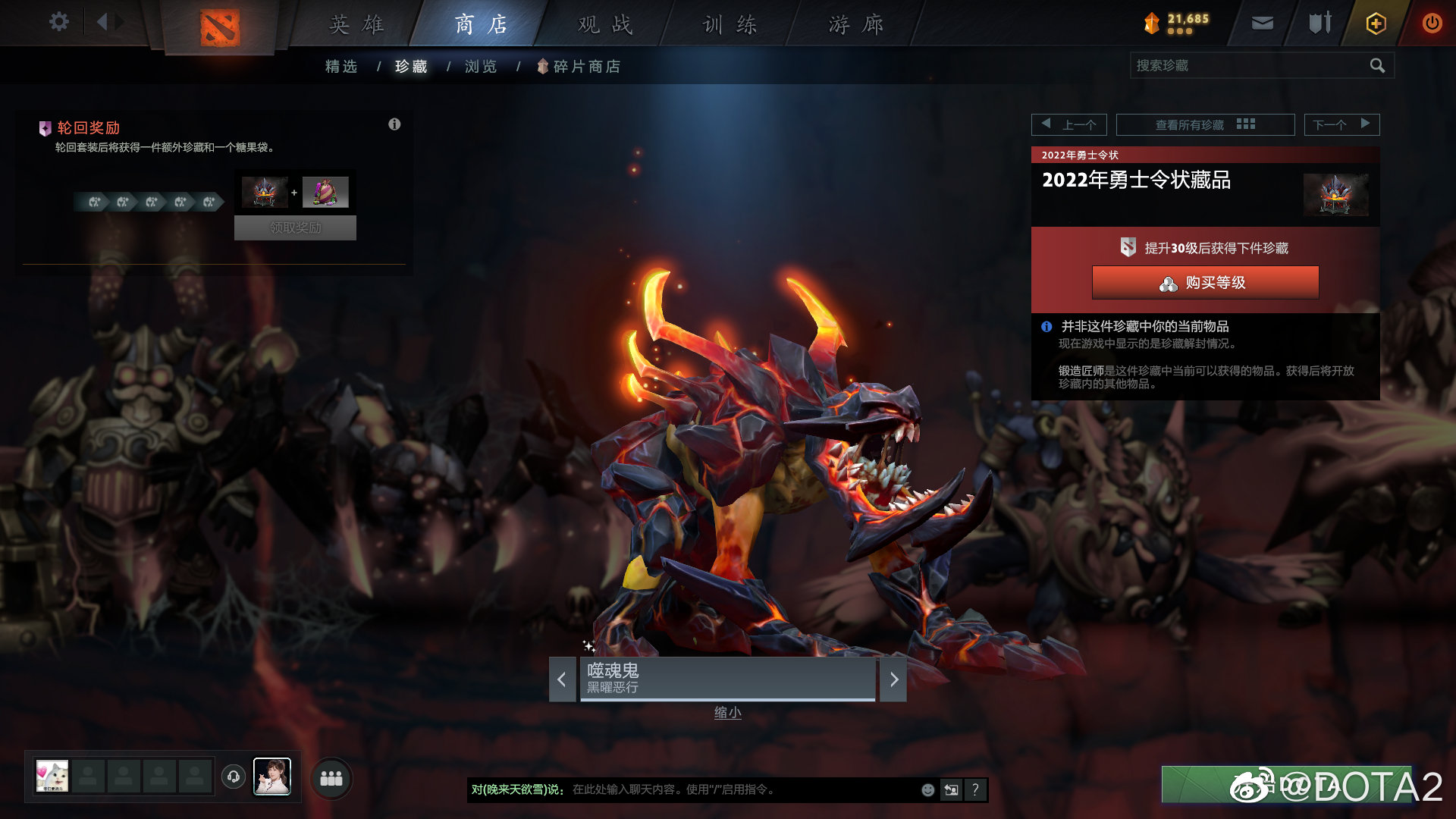1456x819 pixels.
Task: Open the settings gear icon
Action: coord(58,23)
